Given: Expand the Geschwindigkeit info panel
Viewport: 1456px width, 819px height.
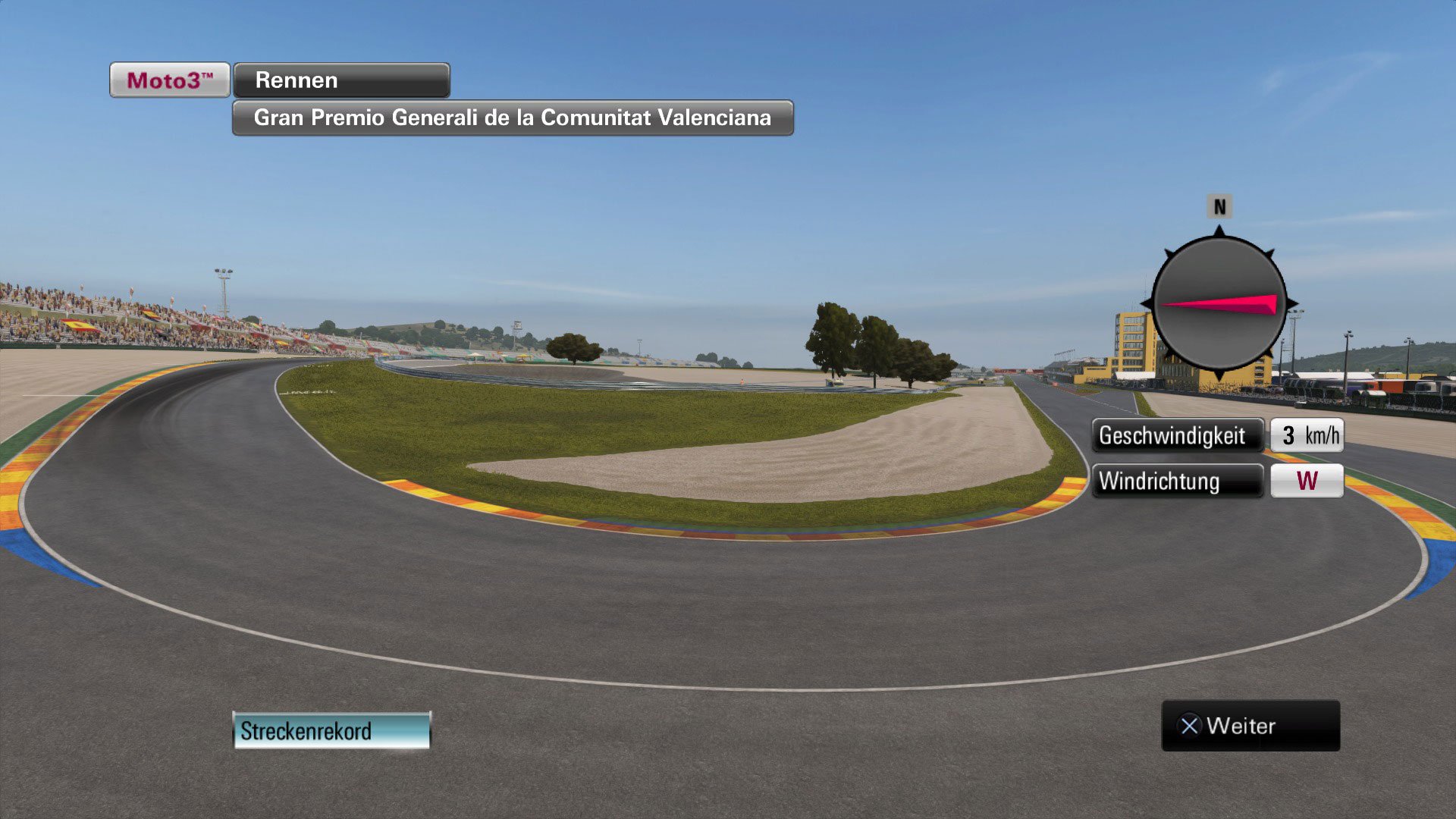Looking at the screenshot, I should click(1178, 435).
